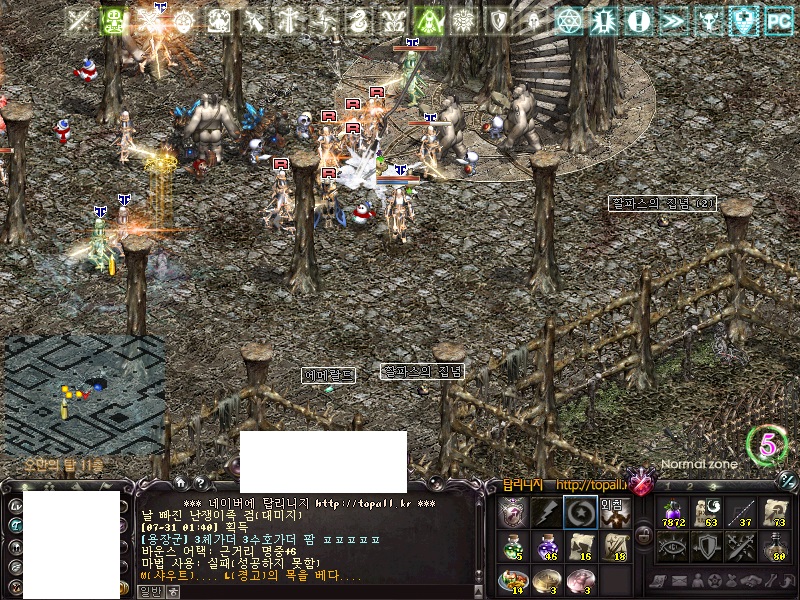The height and width of the screenshot is (600, 800).
Task: Click the double arrow icon in top bar
Action: coord(674,20)
